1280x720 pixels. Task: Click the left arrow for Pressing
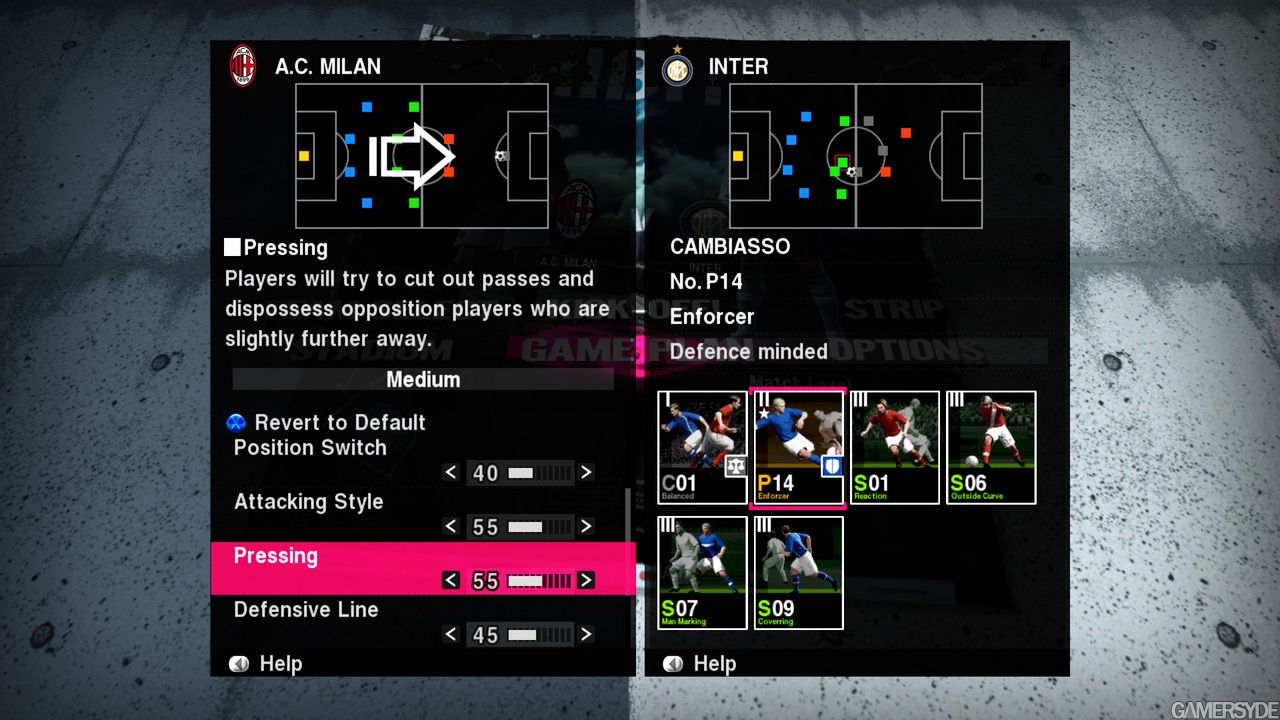tap(451, 580)
